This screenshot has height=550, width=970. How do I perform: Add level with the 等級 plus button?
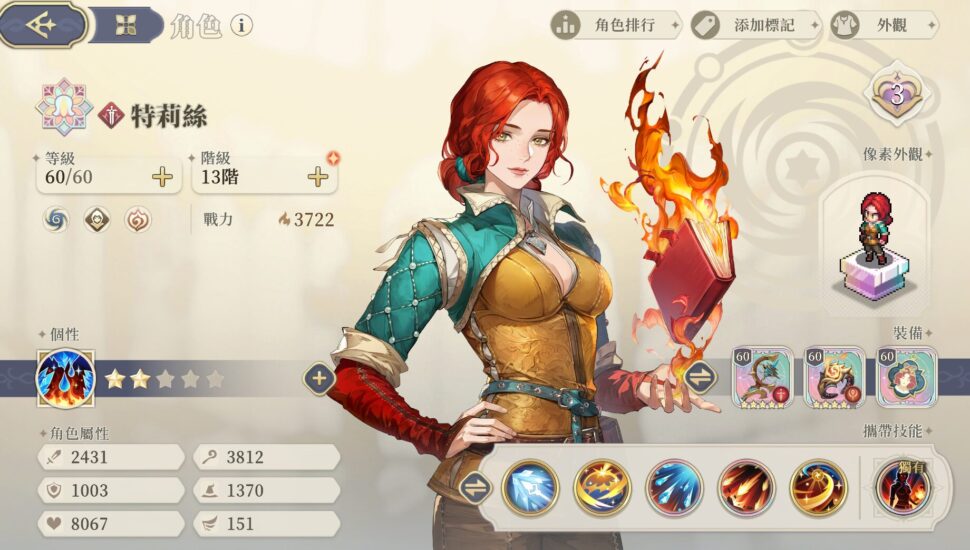pyautogui.click(x=162, y=178)
